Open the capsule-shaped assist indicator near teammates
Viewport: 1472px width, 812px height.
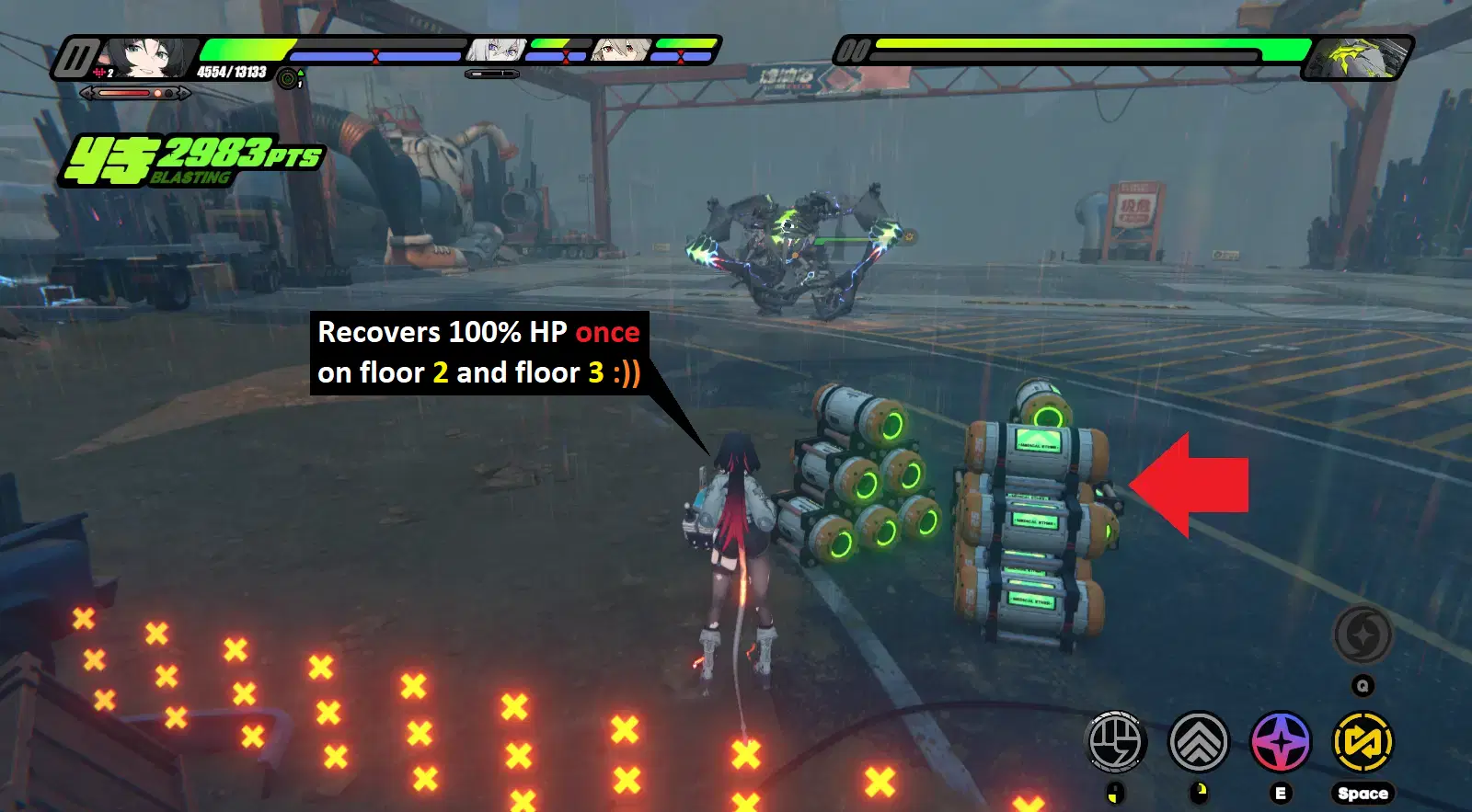490,74
